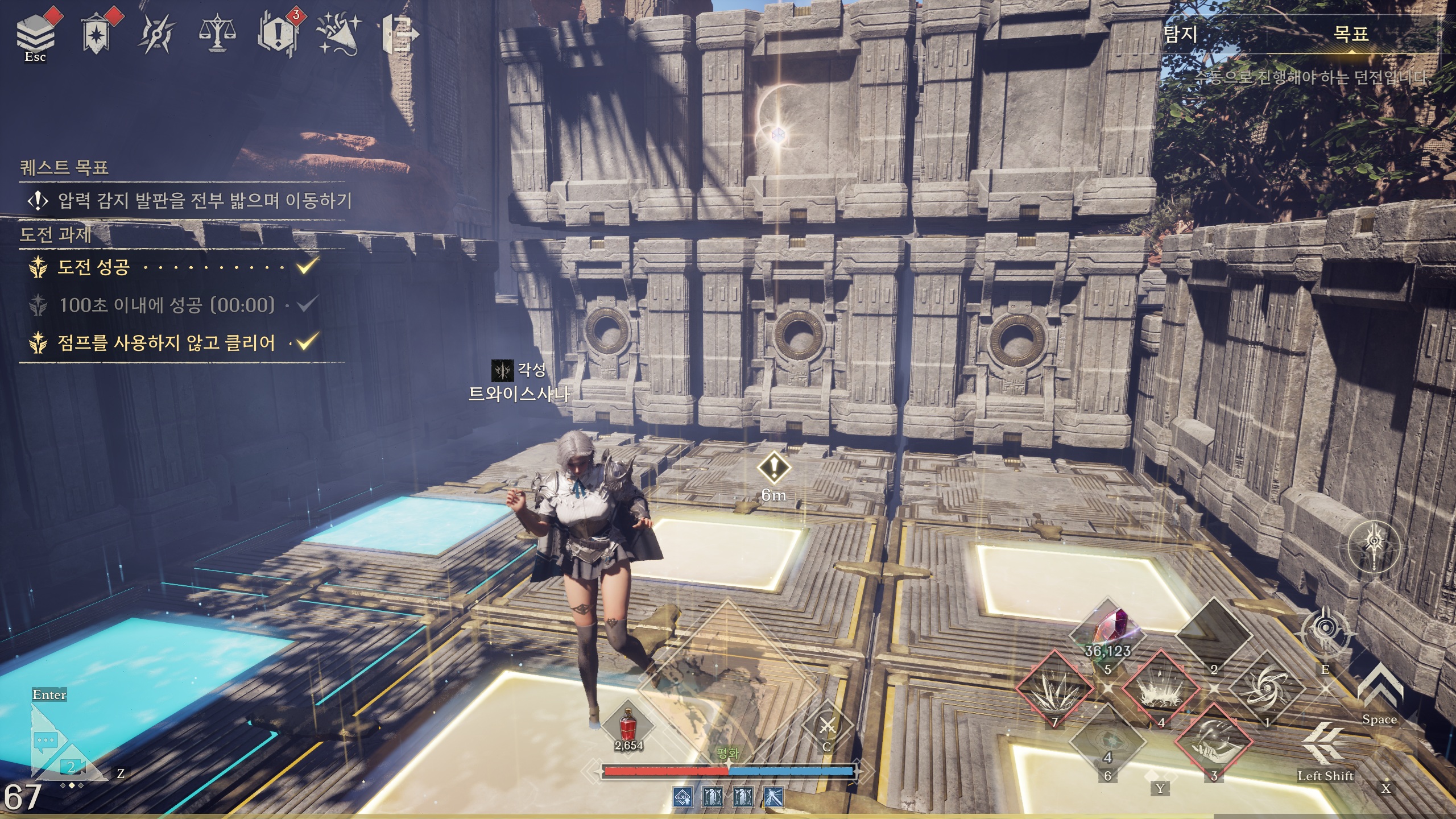The width and height of the screenshot is (1456, 819).
Task: Toggle the crossed swords combat mode icon
Action: (x=827, y=726)
